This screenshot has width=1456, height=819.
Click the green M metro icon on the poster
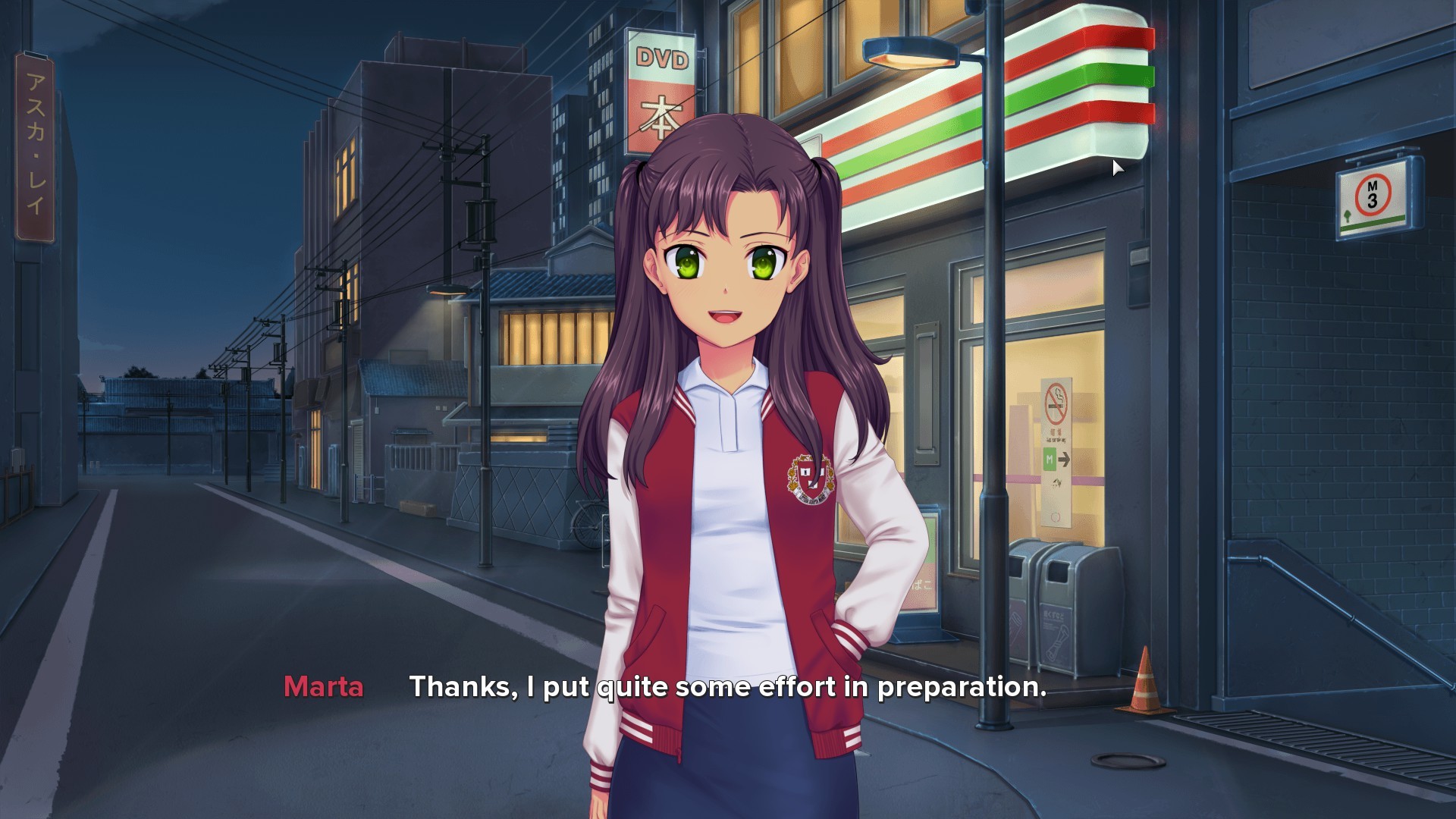click(x=1050, y=460)
